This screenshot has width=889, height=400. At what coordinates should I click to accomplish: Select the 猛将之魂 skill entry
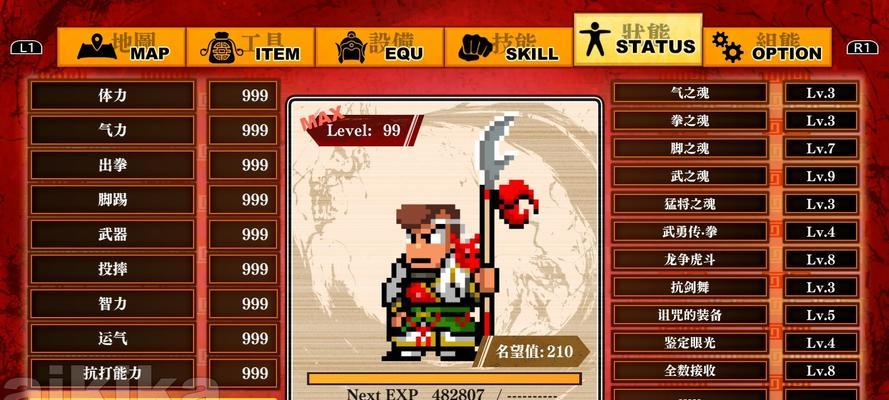(690, 204)
